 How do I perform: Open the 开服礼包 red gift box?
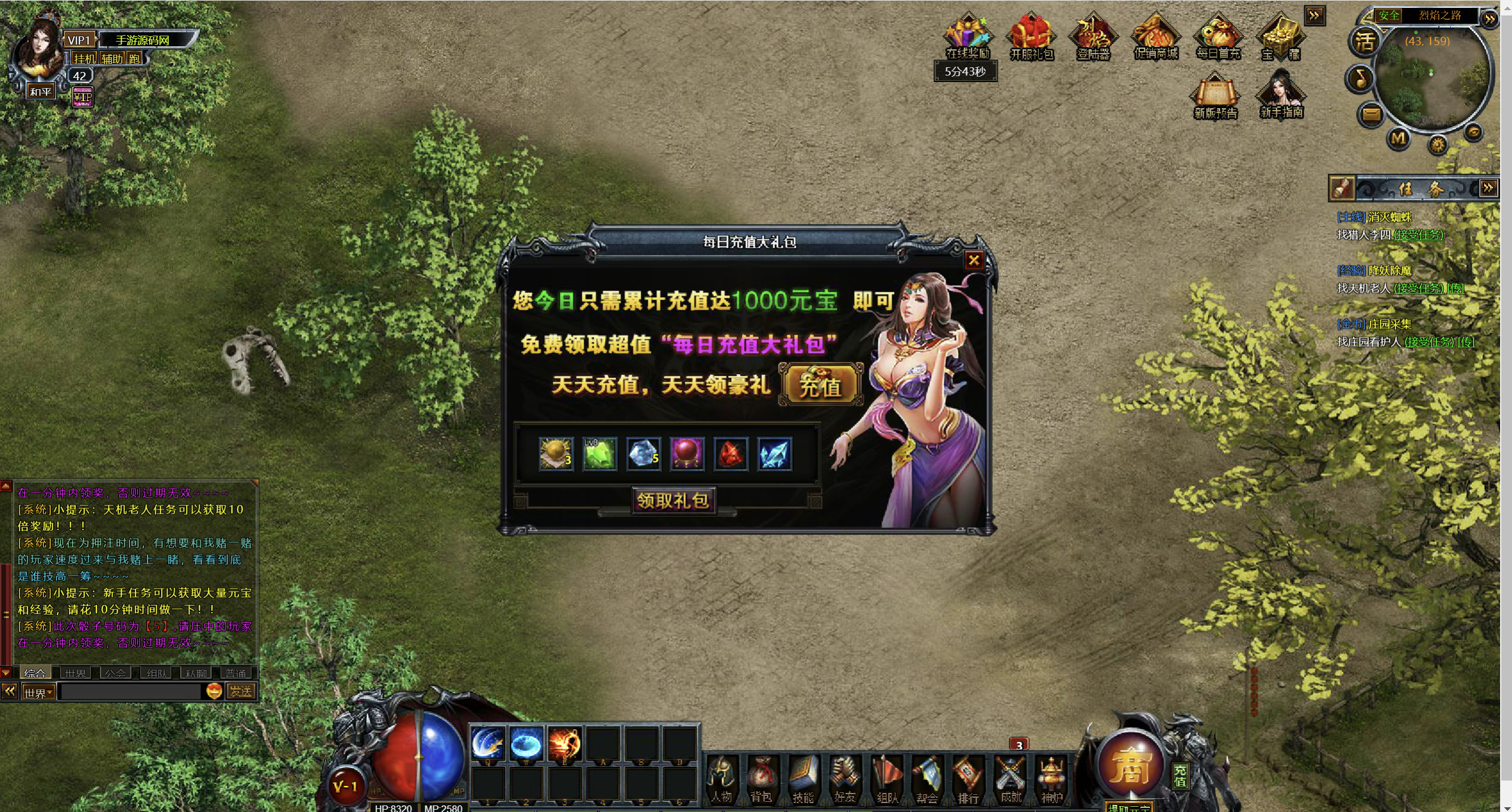(1031, 37)
